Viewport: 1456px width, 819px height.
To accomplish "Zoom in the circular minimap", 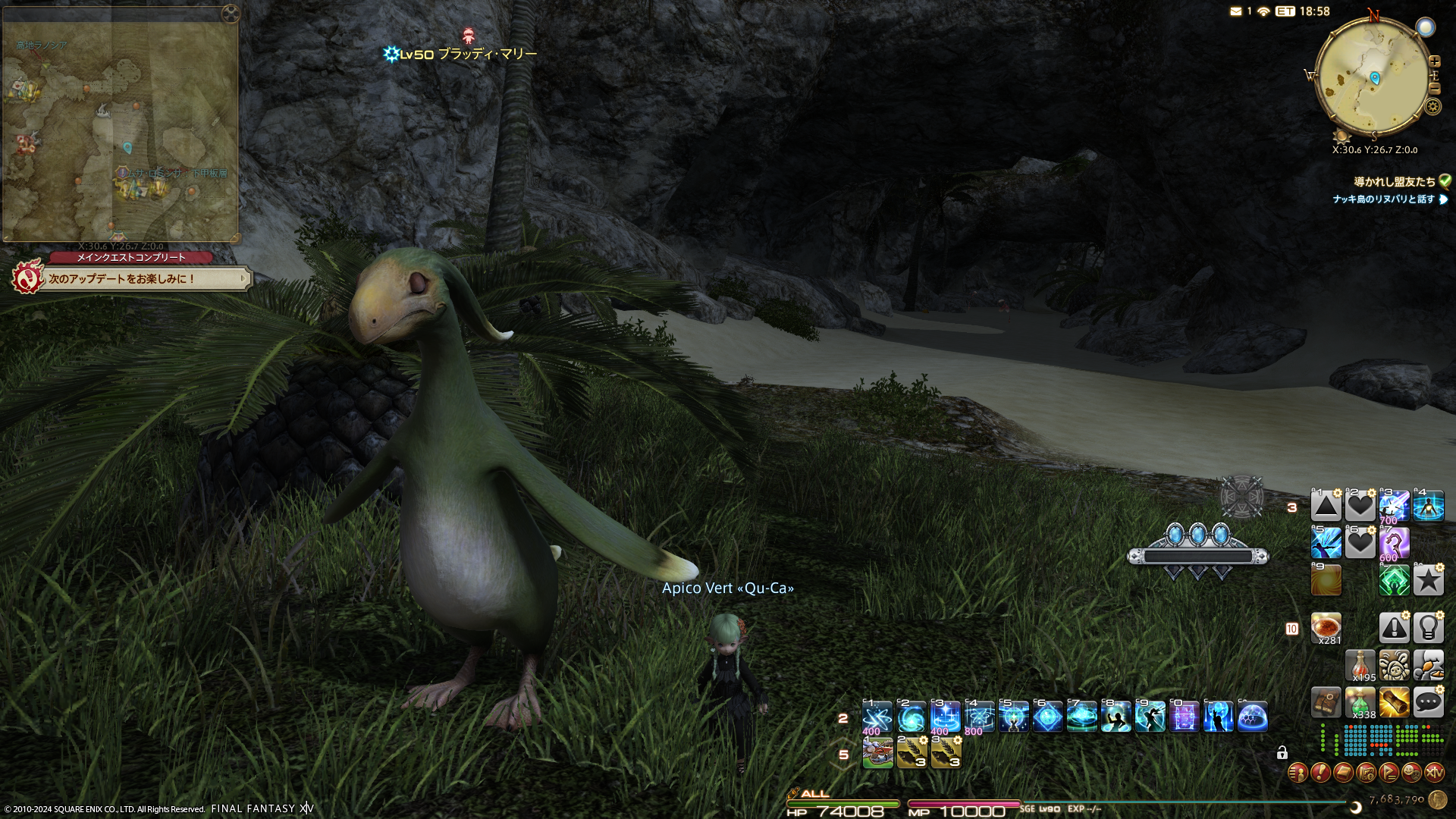I will tap(1435, 61).
